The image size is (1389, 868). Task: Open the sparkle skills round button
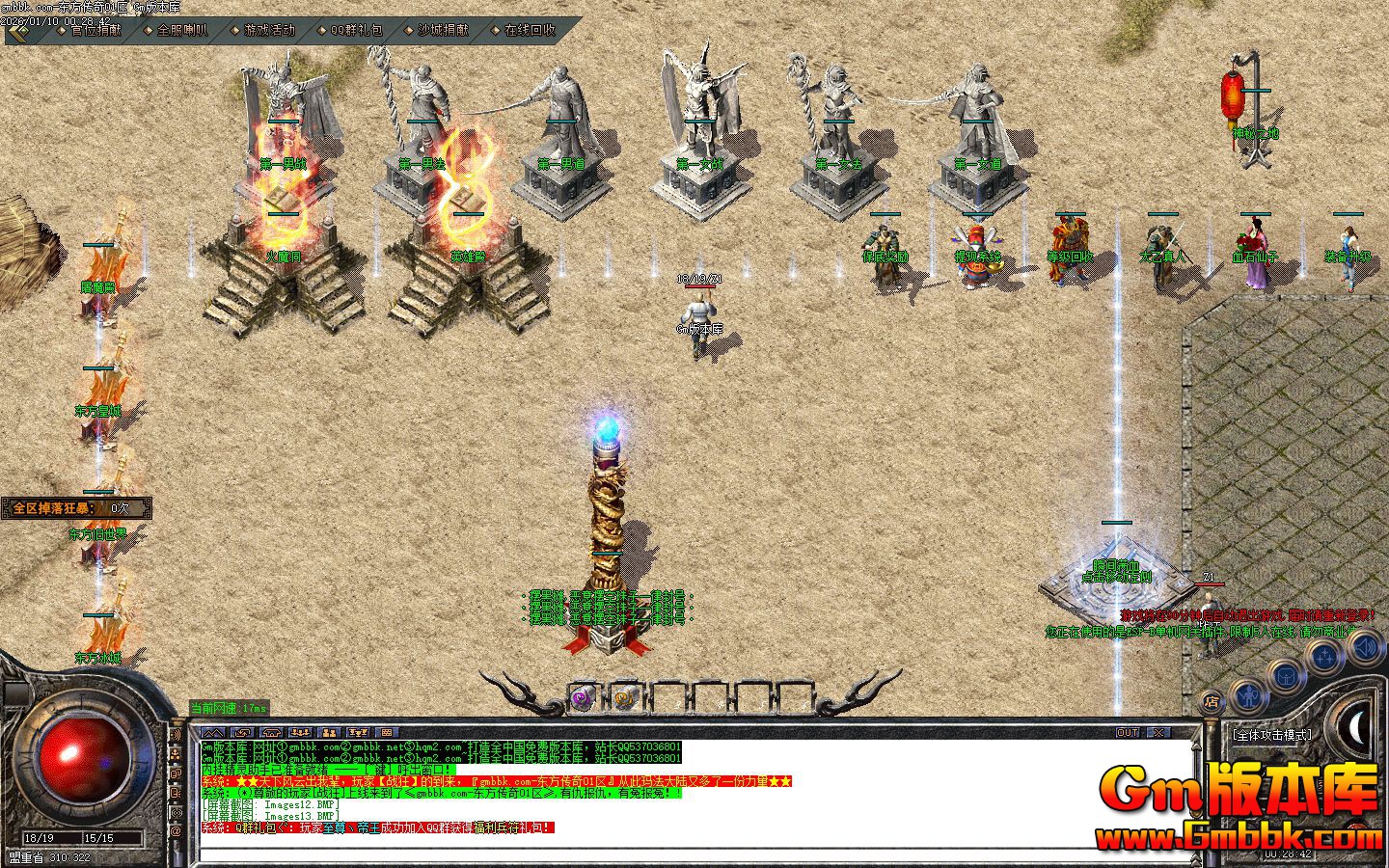pyautogui.click(x=1324, y=658)
